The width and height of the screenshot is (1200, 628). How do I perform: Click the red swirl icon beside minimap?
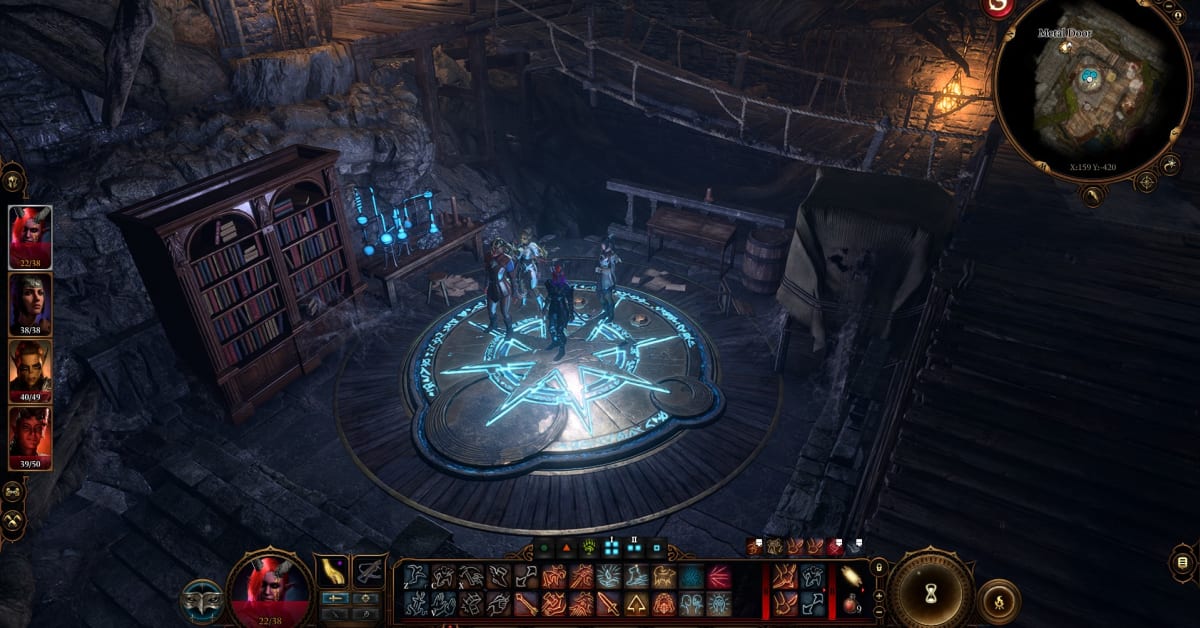(997, 8)
